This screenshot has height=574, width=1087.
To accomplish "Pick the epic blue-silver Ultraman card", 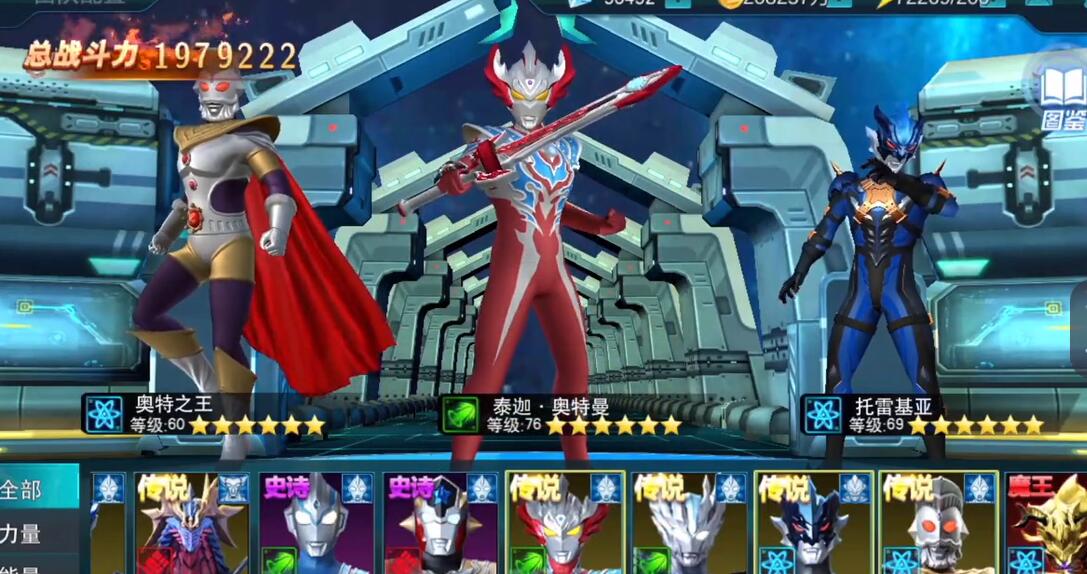I will click(316, 523).
